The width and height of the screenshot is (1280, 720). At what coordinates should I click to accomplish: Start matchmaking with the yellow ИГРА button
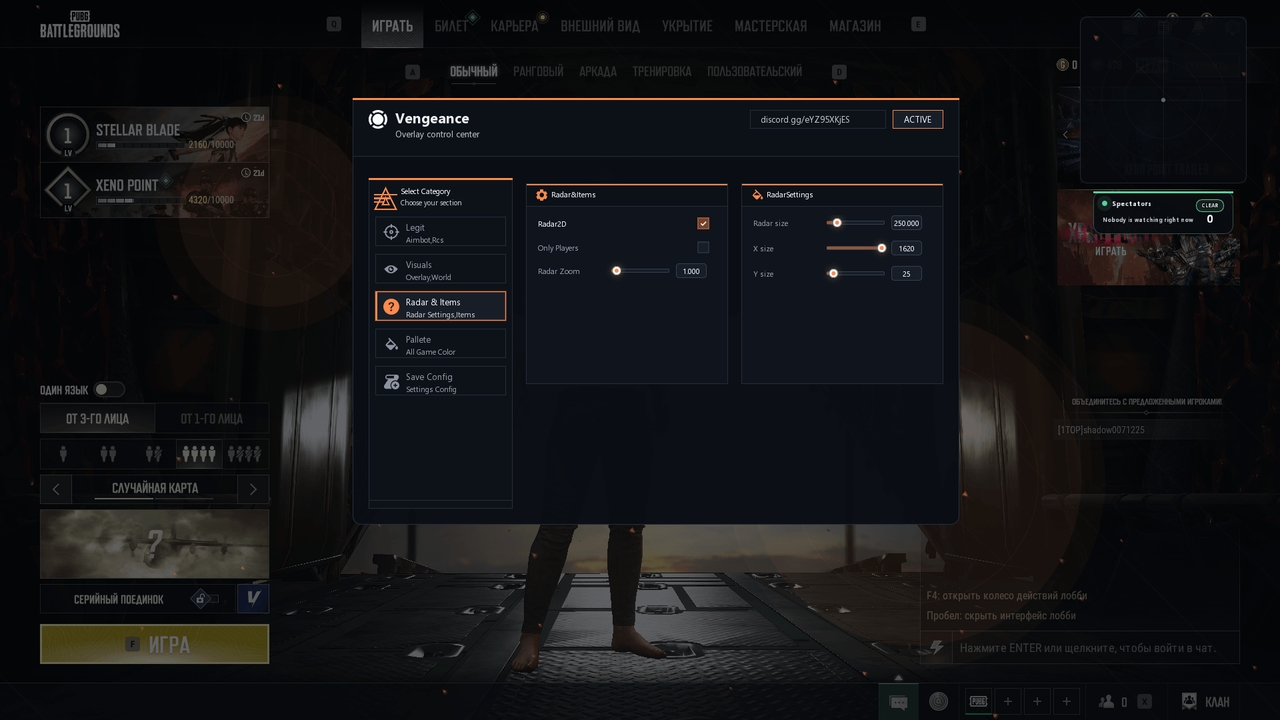point(154,644)
